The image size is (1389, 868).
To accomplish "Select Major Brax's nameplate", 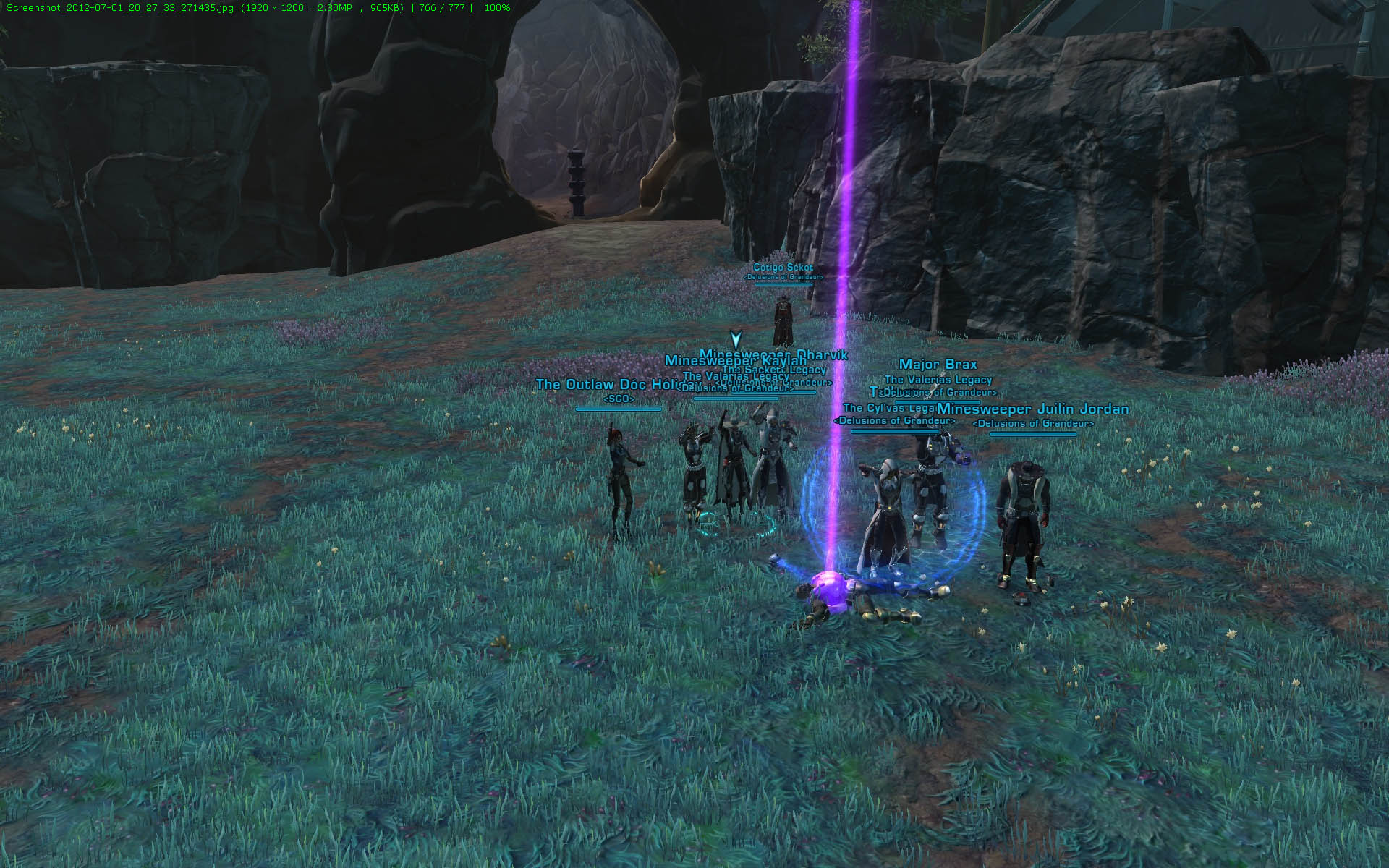I will [x=938, y=365].
